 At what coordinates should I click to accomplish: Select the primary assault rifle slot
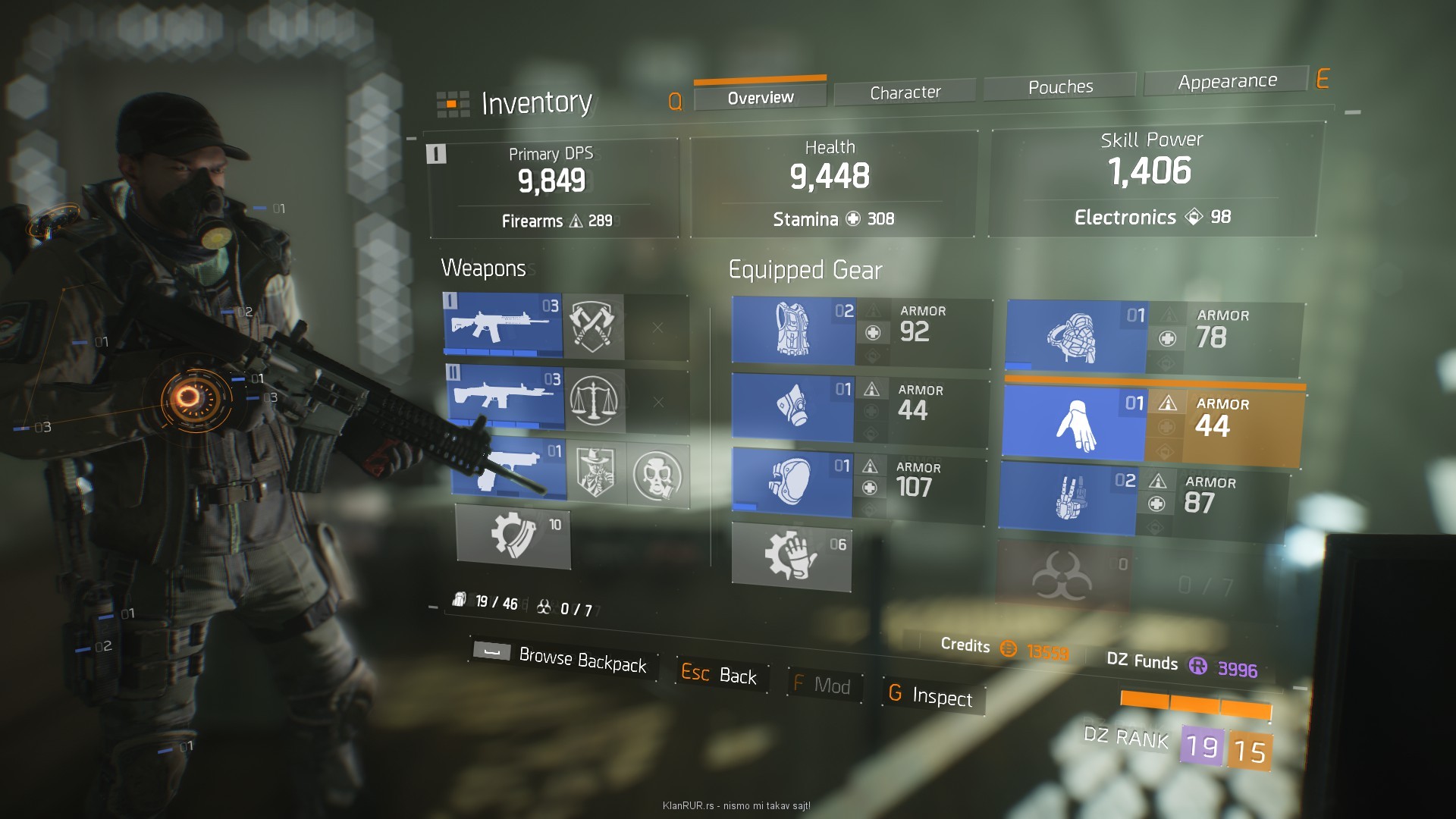coord(502,325)
